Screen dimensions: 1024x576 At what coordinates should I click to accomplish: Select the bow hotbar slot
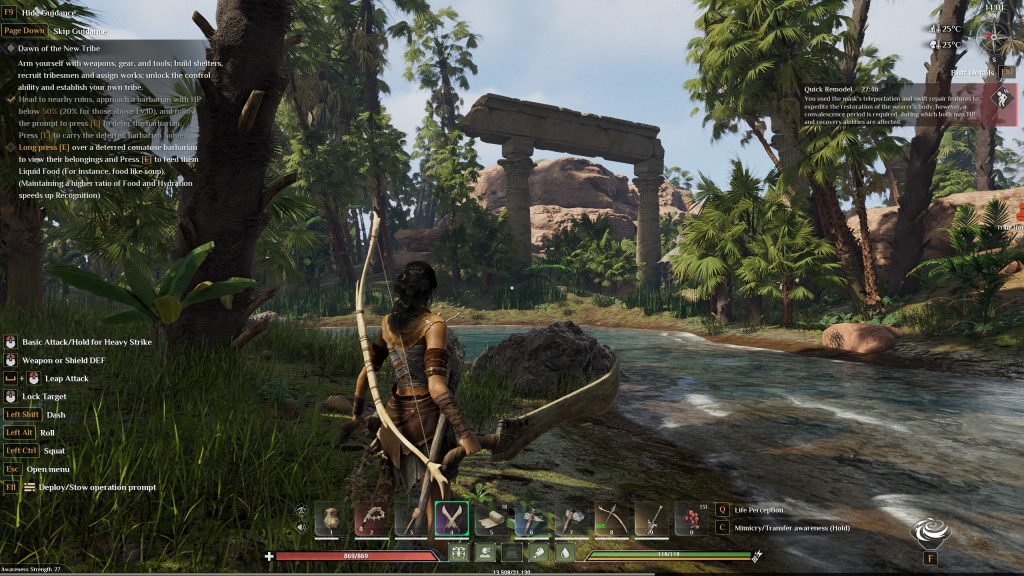(x=611, y=518)
